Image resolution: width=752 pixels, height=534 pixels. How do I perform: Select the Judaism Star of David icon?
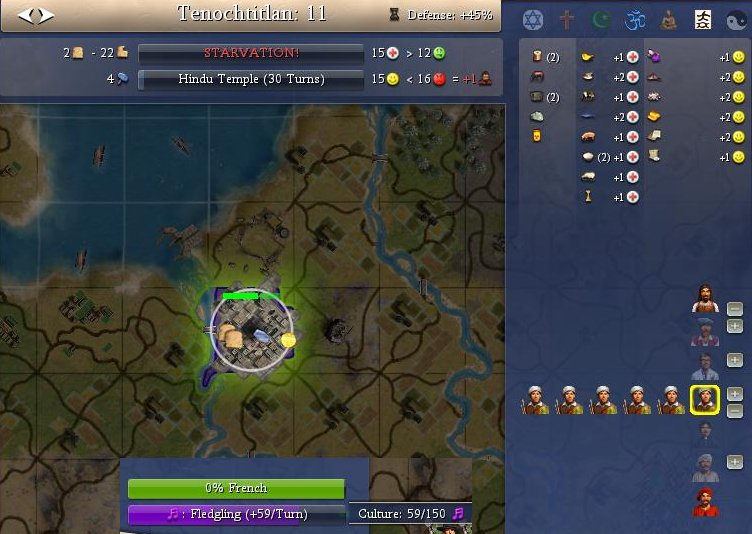coord(532,19)
